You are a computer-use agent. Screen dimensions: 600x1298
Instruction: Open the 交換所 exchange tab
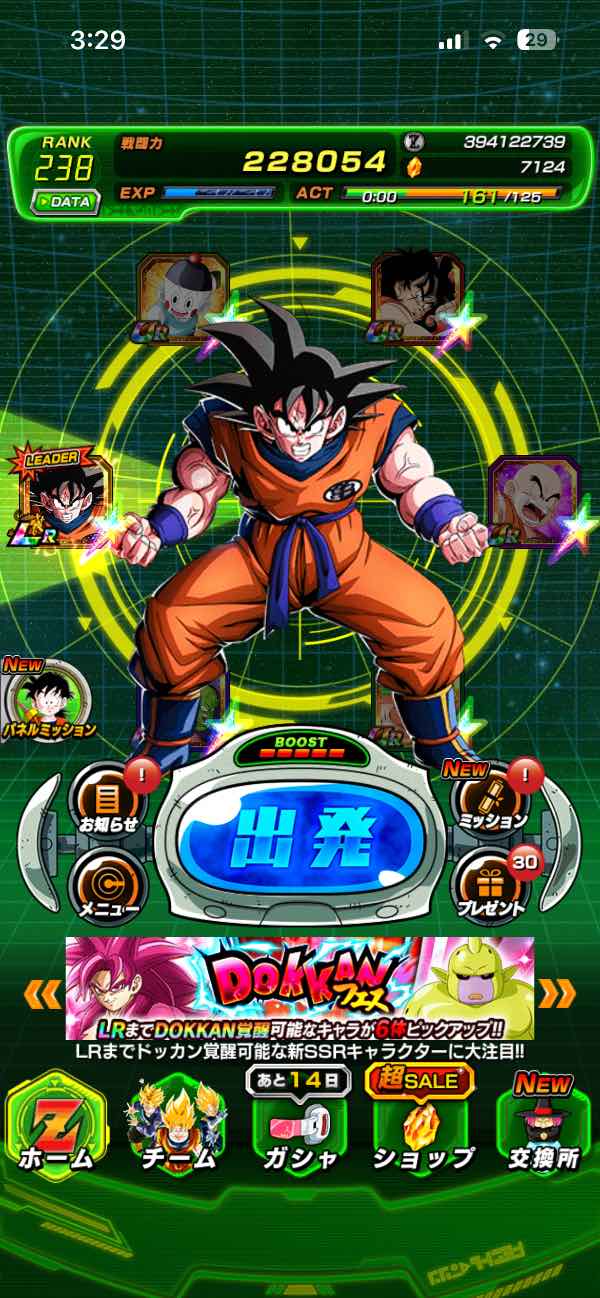point(543,1123)
